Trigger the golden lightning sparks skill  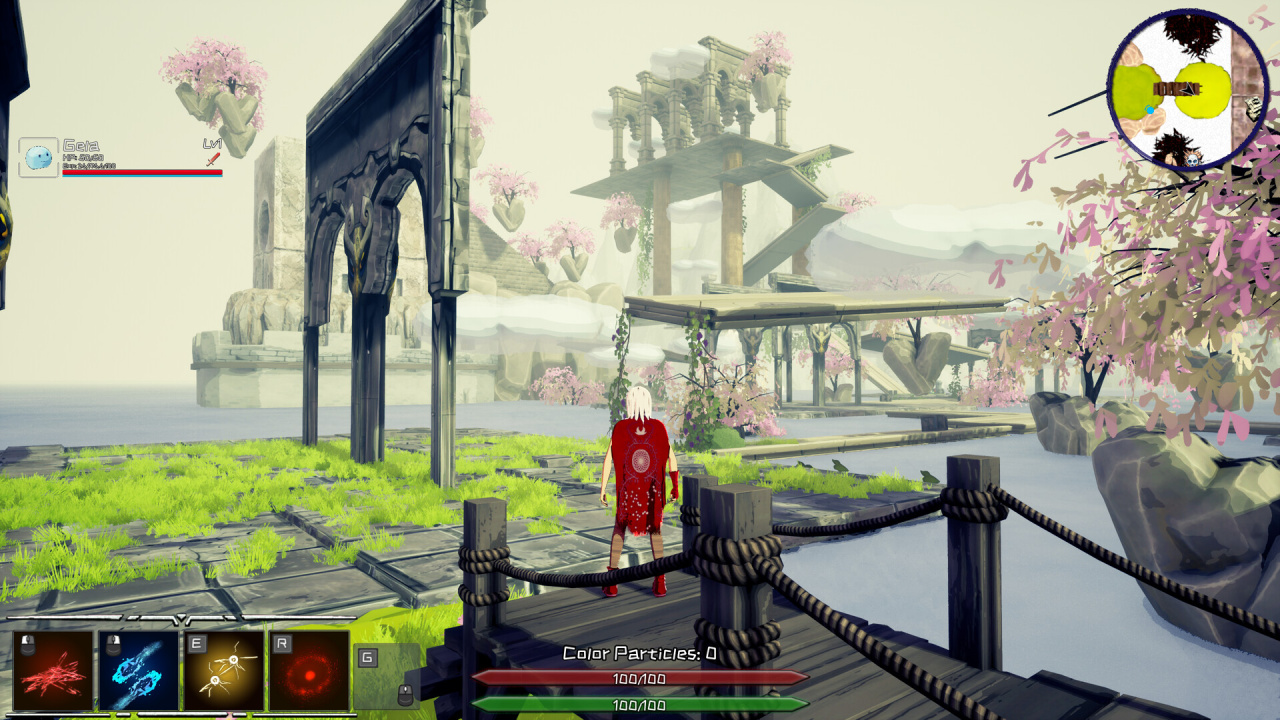point(224,670)
